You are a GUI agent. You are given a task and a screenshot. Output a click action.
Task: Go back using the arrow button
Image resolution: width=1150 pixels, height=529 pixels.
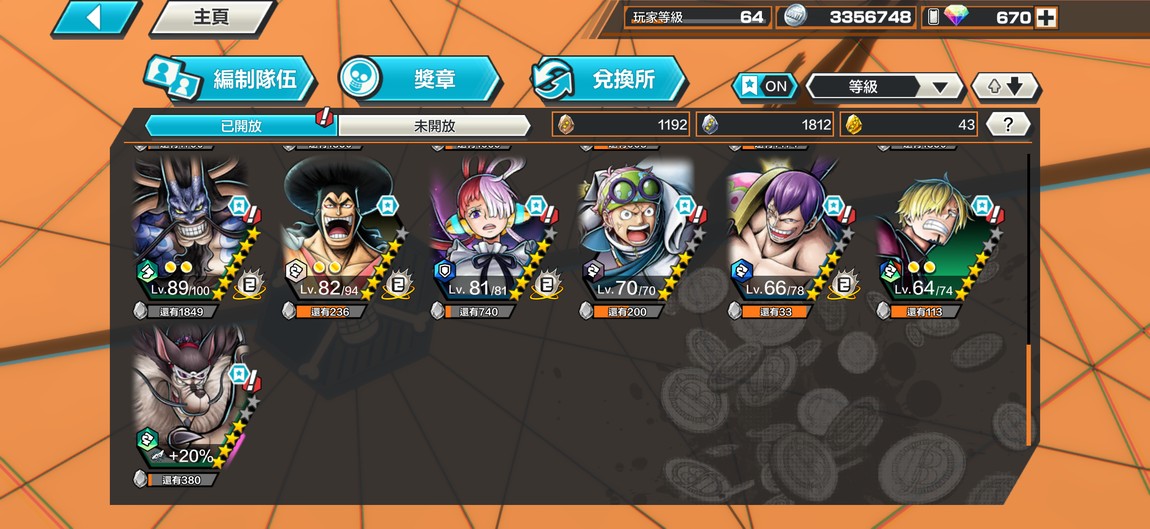95,17
